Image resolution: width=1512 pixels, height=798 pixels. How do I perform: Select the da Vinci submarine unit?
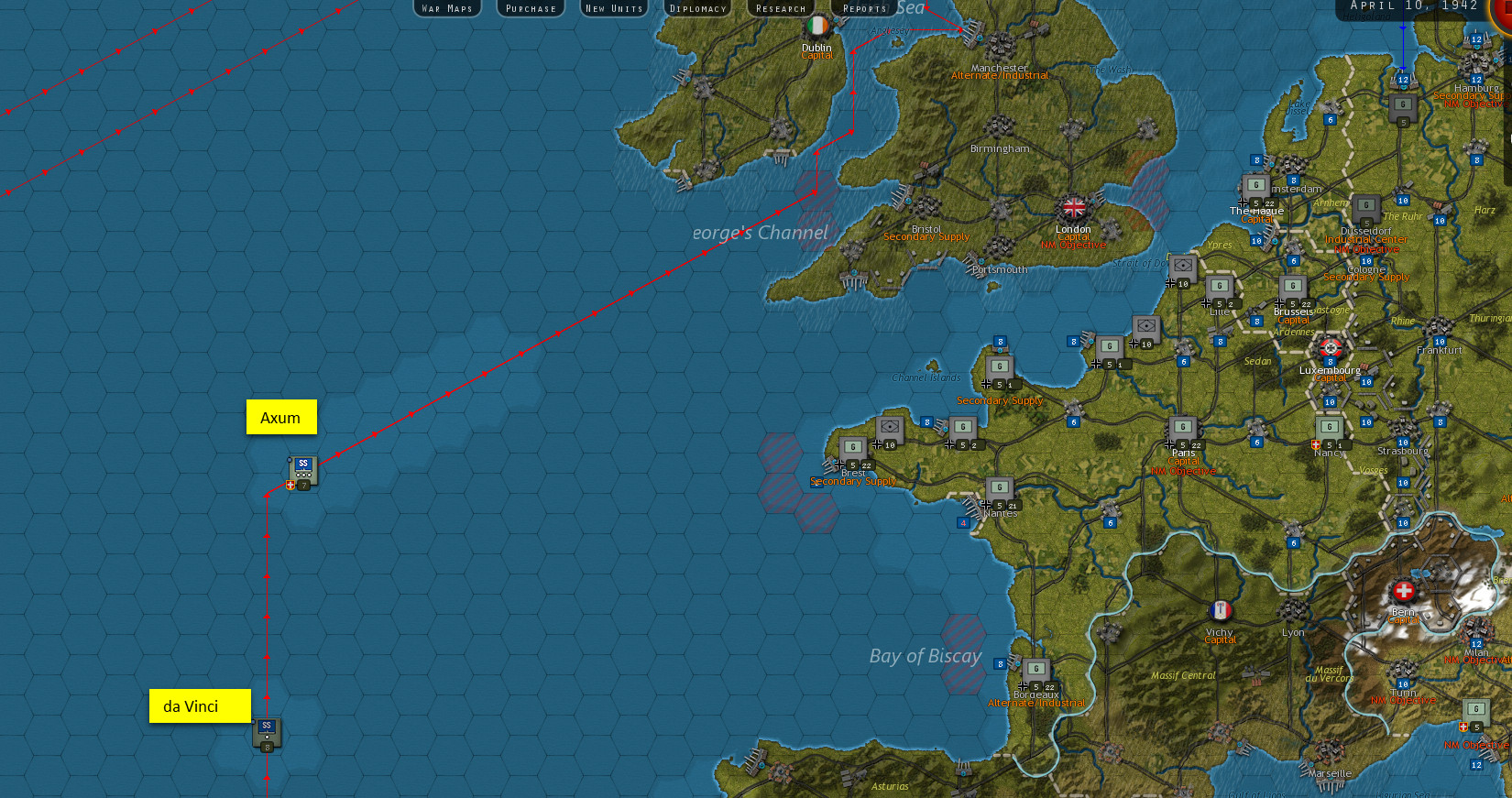click(267, 733)
